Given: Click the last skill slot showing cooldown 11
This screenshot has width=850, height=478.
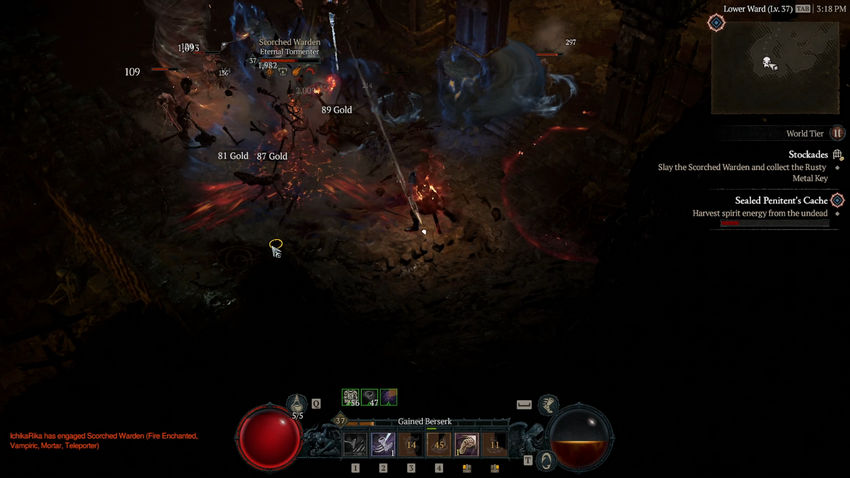Looking at the screenshot, I should coord(494,444).
